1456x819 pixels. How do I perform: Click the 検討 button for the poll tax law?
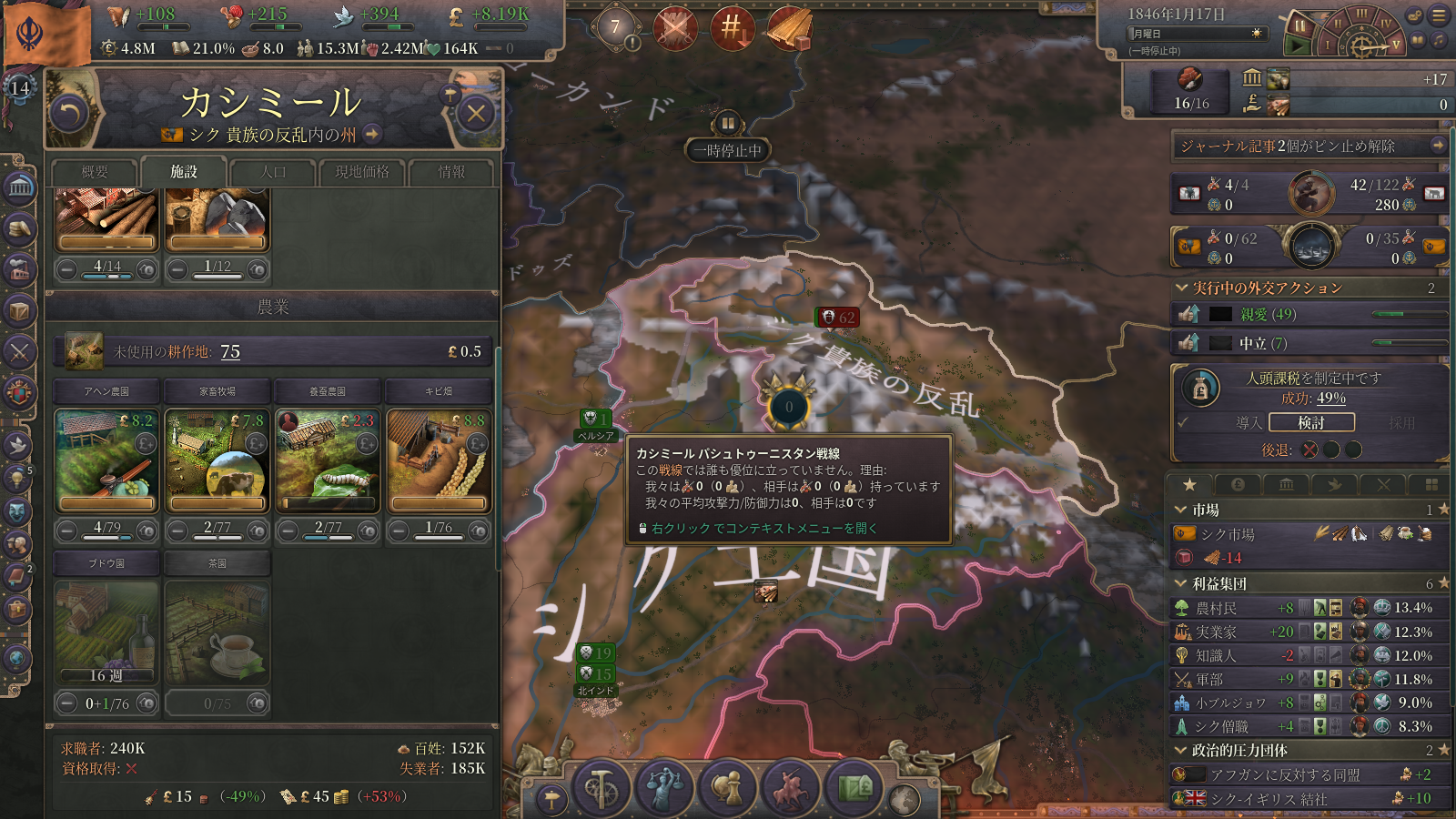(x=1311, y=422)
